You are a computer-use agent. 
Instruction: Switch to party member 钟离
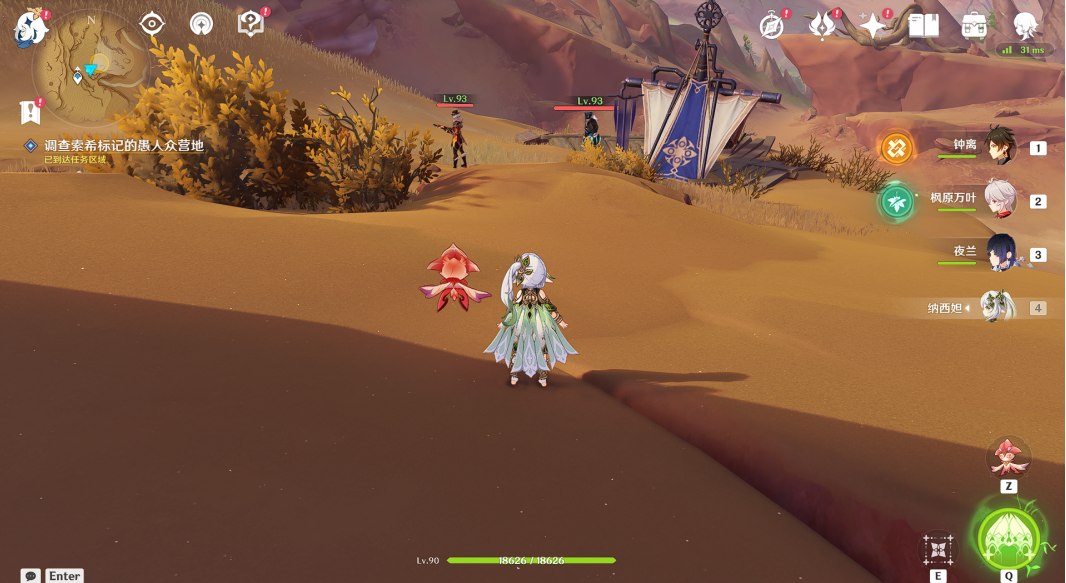(x=1000, y=146)
